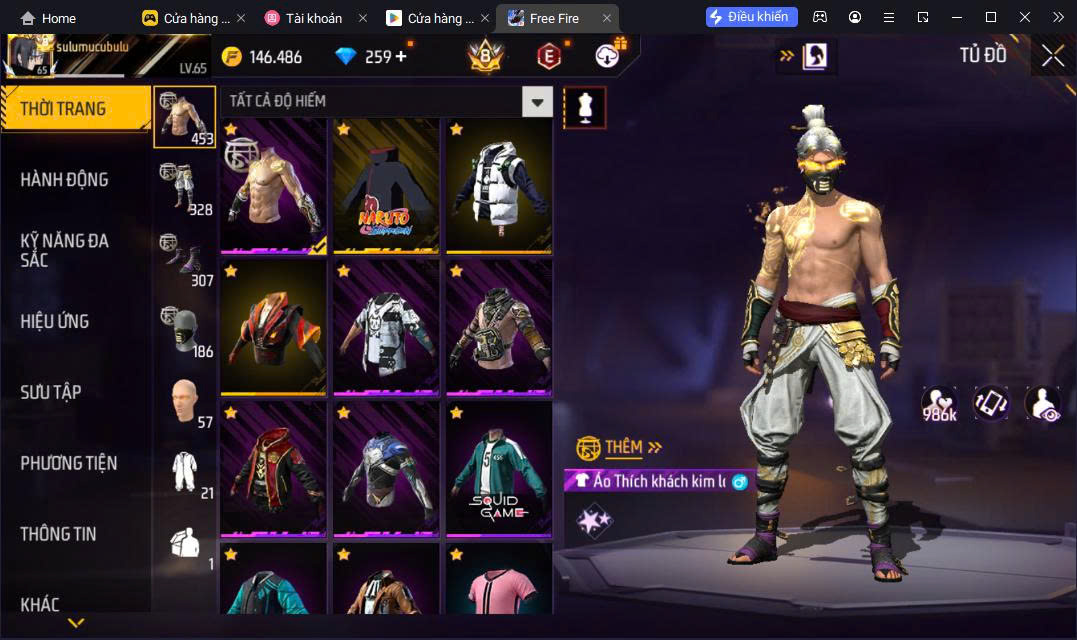Image resolution: width=1077 pixels, height=640 pixels.
Task: Show the THÔNG TIN category
Action: pos(58,534)
